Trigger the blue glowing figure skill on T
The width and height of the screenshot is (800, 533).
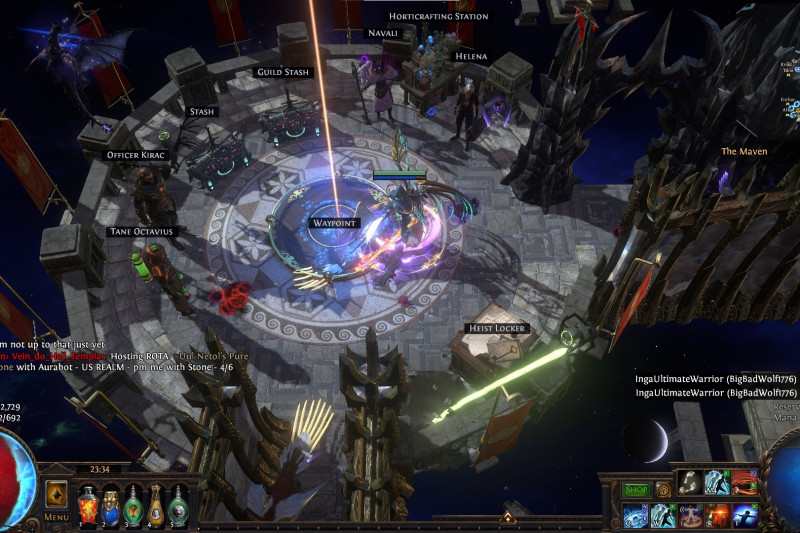[745, 516]
